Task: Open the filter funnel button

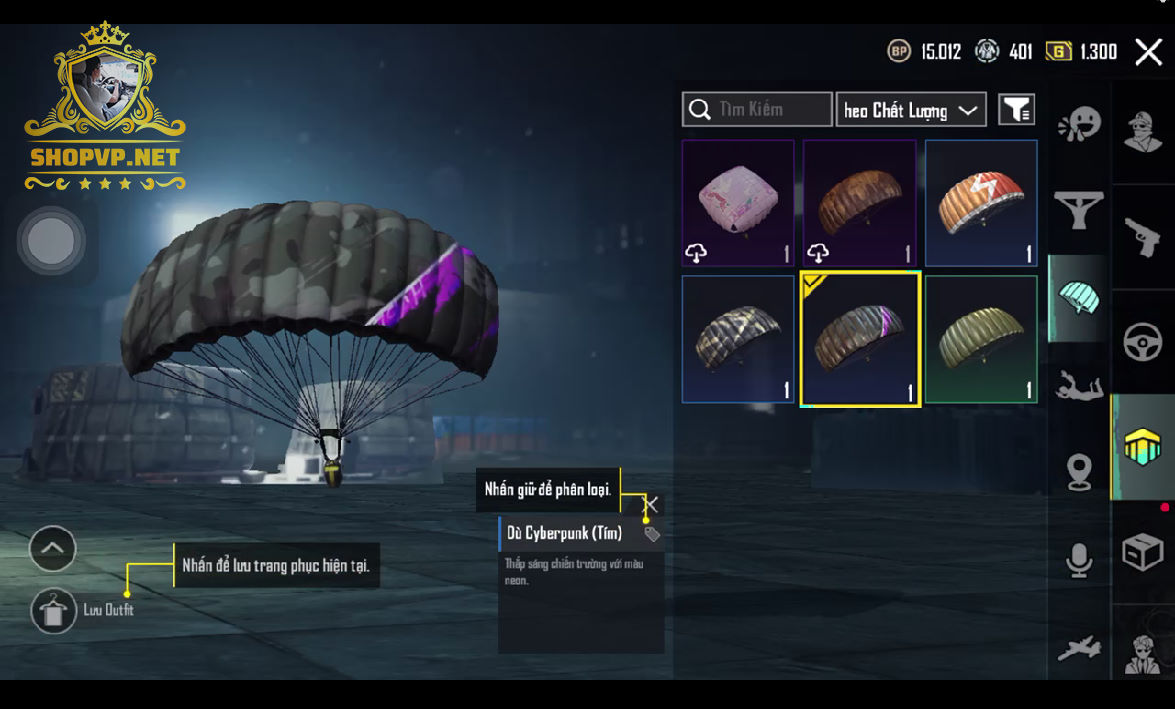Action: pos(1016,109)
